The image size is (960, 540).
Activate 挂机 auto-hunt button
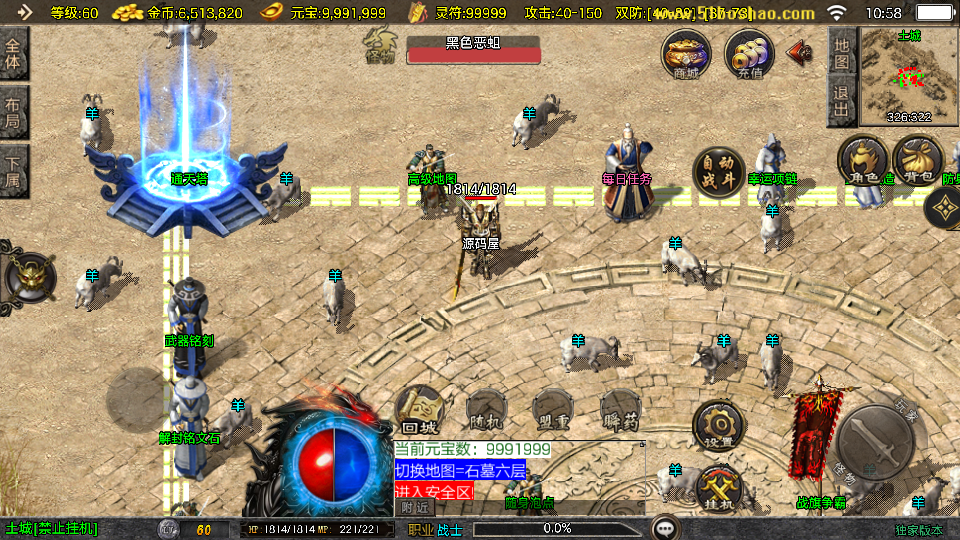pos(719,490)
